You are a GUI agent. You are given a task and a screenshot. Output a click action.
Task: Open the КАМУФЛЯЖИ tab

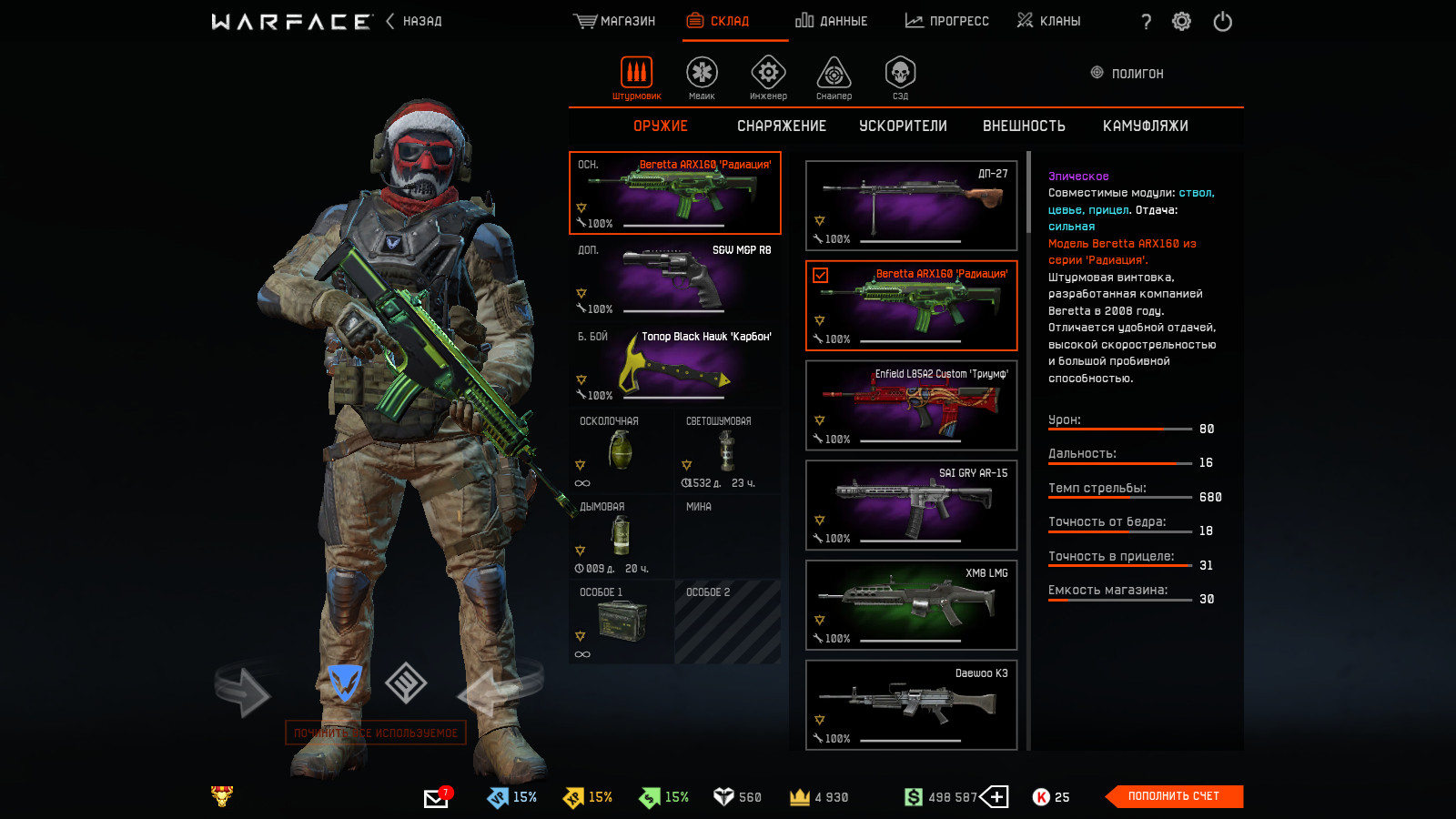point(1145,126)
